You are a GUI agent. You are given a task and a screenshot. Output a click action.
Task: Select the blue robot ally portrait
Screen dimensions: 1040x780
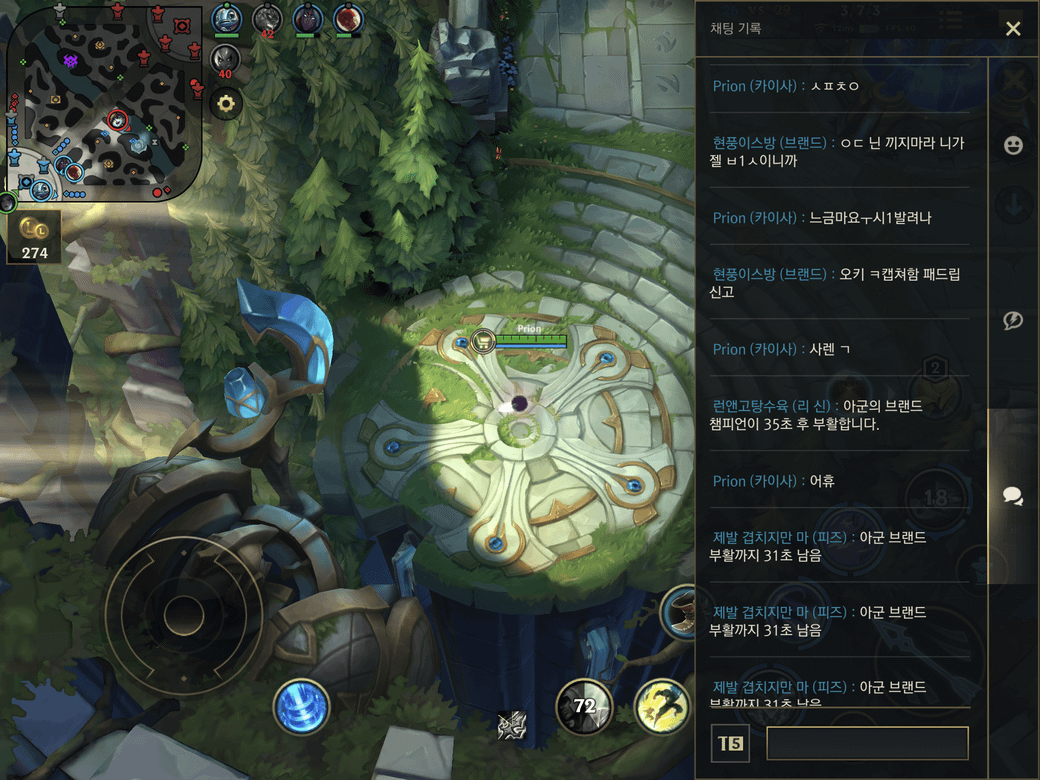tap(227, 18)
